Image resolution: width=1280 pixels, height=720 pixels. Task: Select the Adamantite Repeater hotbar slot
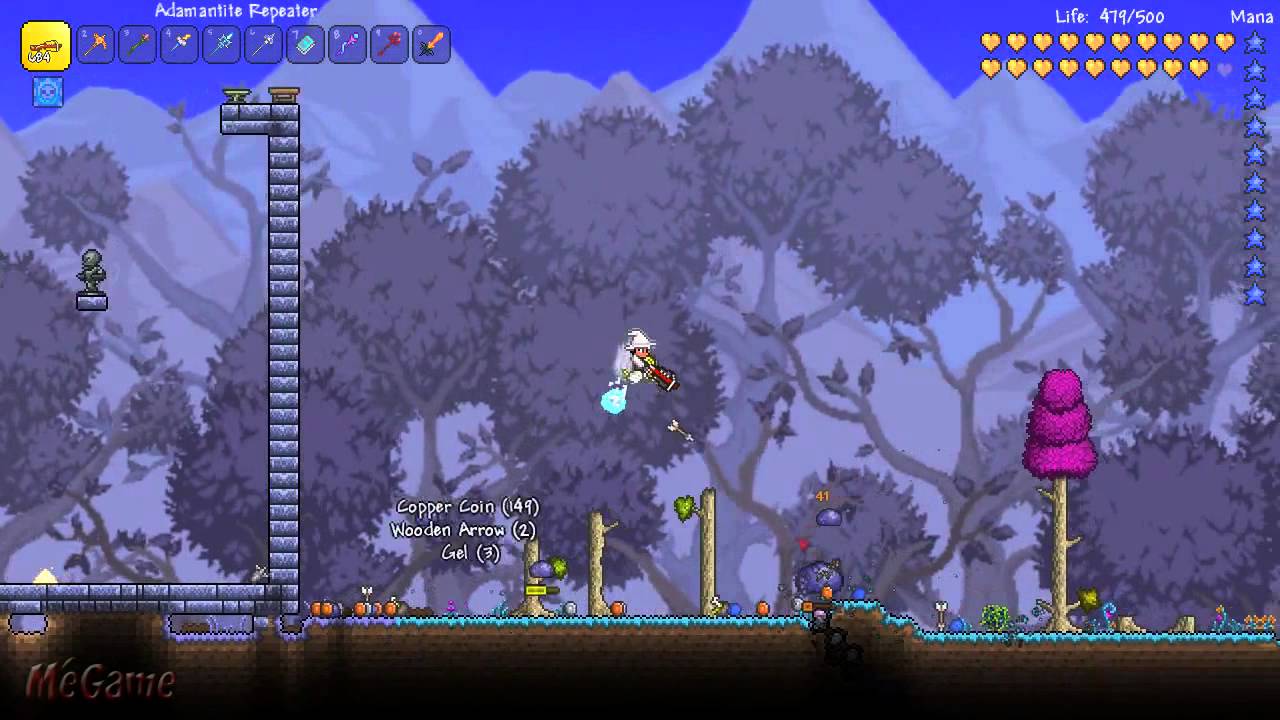click(x=46, y=46)
